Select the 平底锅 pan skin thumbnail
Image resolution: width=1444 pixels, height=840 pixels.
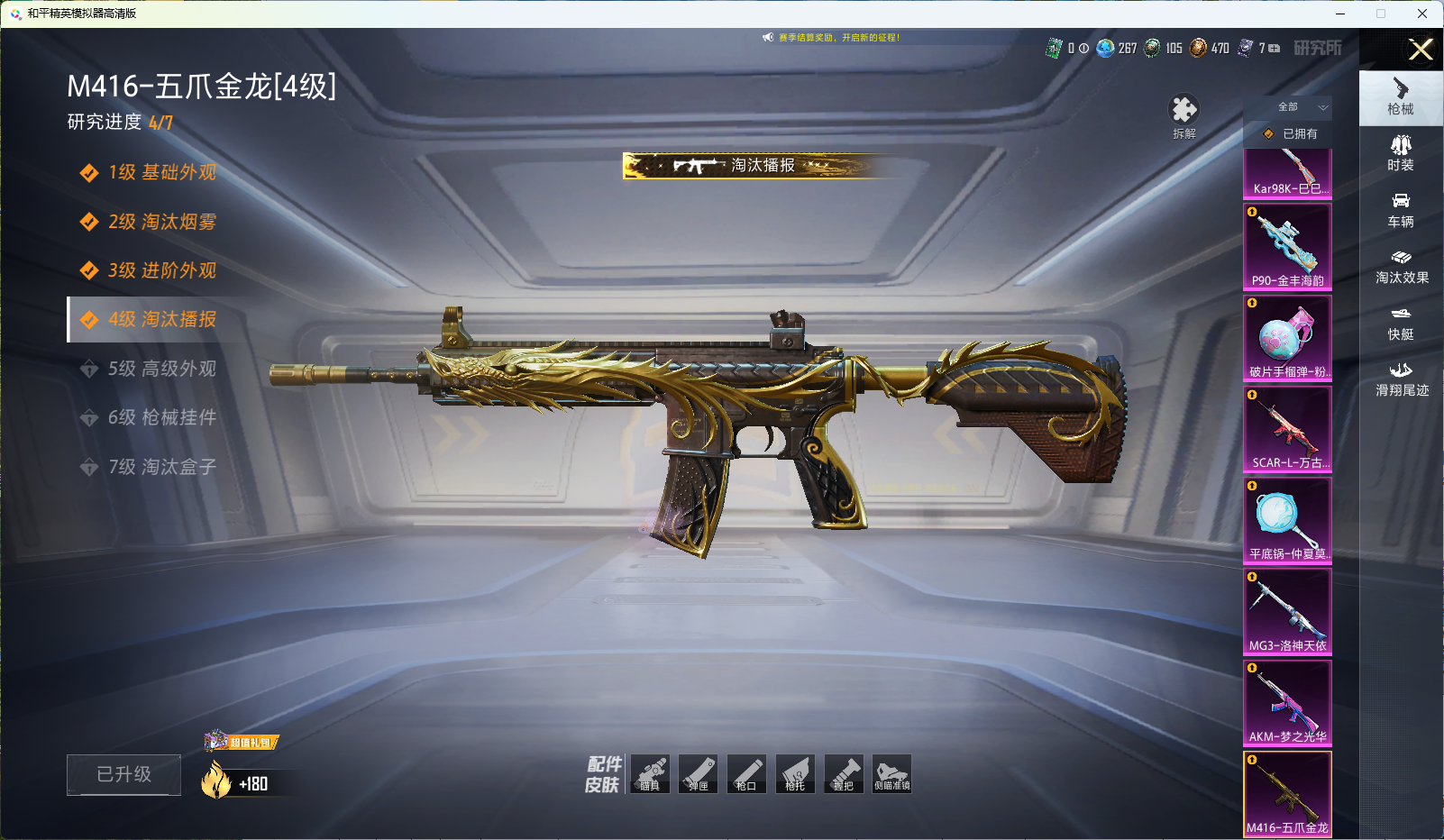click(1287, 519)
